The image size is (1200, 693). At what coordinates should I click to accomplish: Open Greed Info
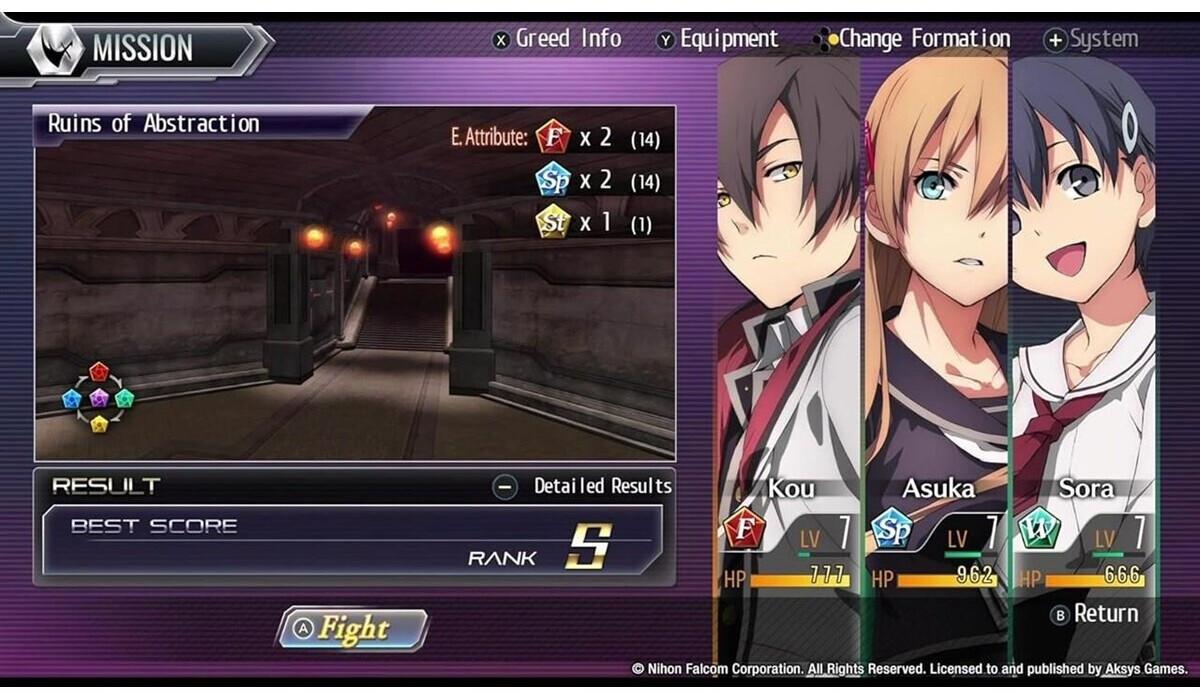tap(557, 39)
